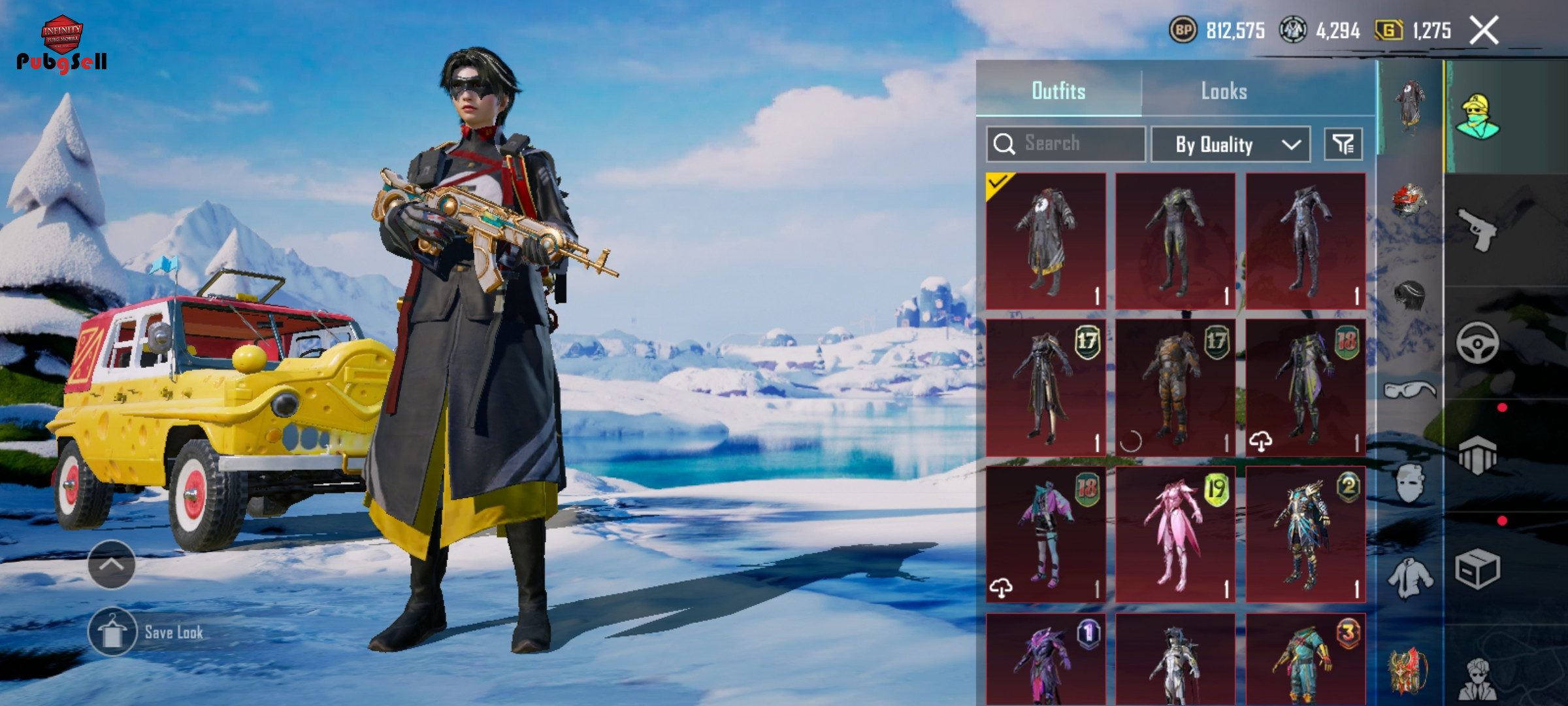
Task: Open the steering wheel vehicles category
Action: (x=1478, y=342)
